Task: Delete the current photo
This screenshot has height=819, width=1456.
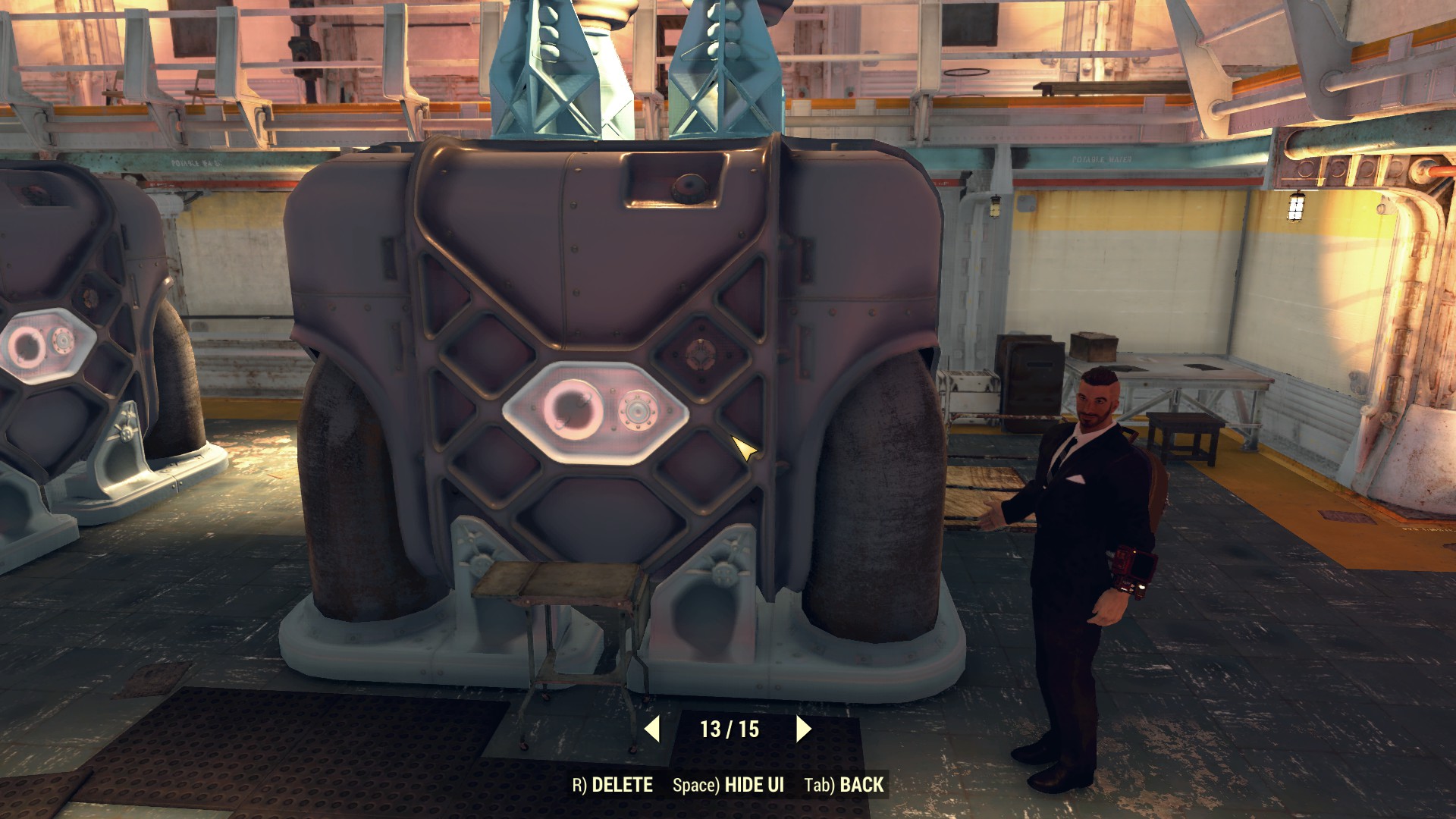Action: coord(613,785)
